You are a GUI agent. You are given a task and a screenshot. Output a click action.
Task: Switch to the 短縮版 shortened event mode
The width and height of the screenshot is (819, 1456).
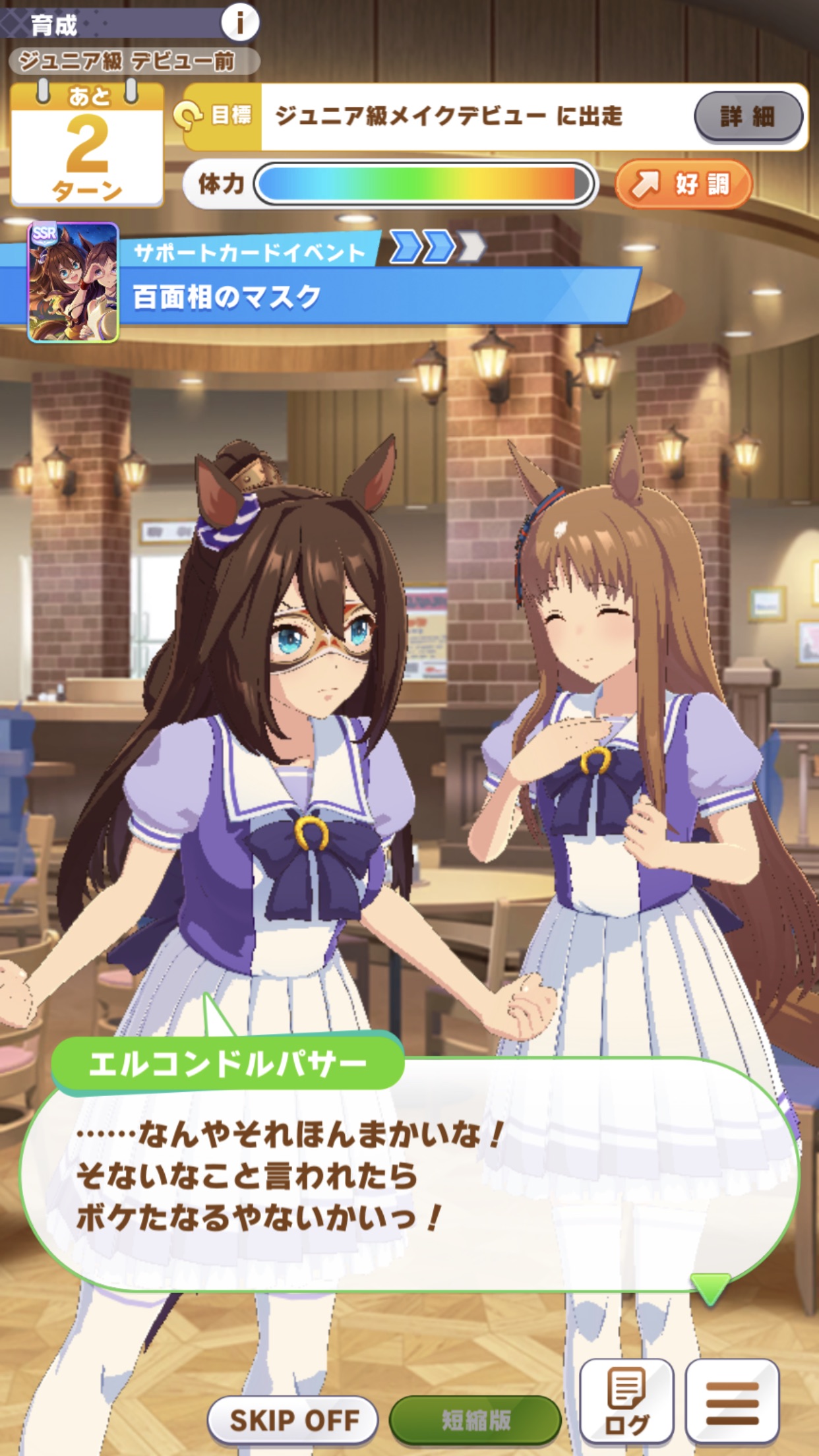(x=475, y=1419)
